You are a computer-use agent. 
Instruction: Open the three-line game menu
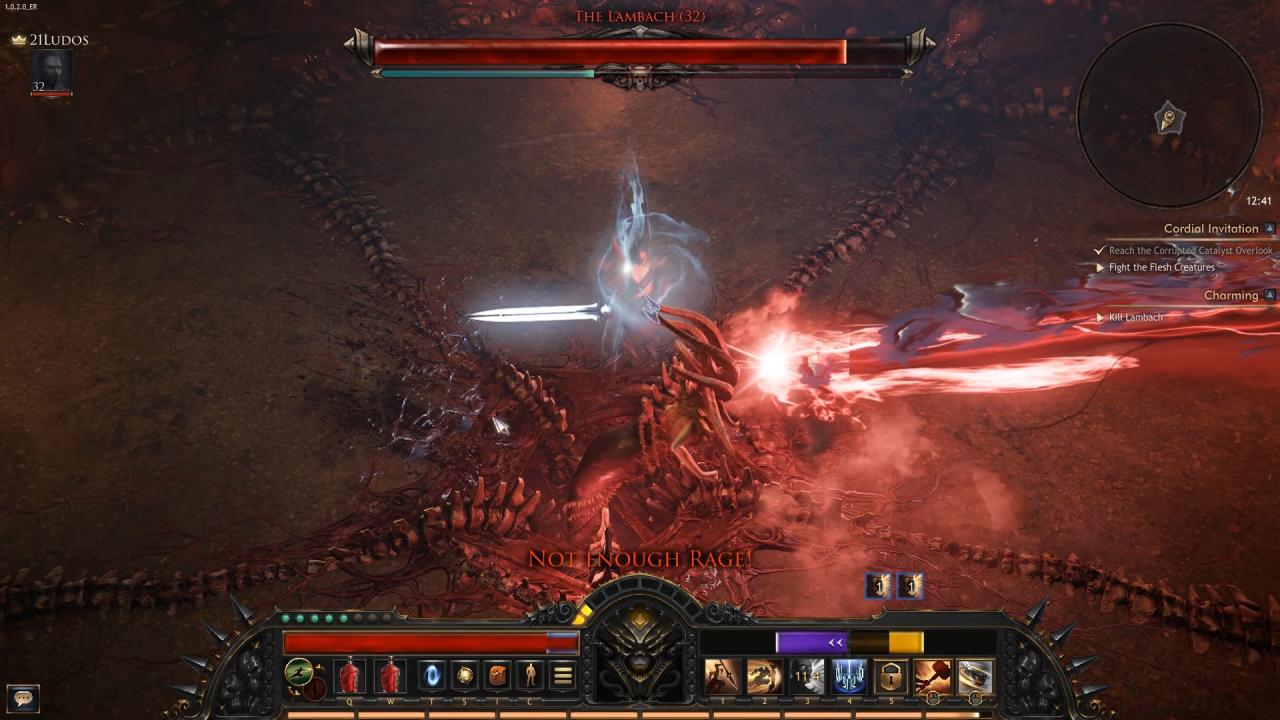click(563, 676)
